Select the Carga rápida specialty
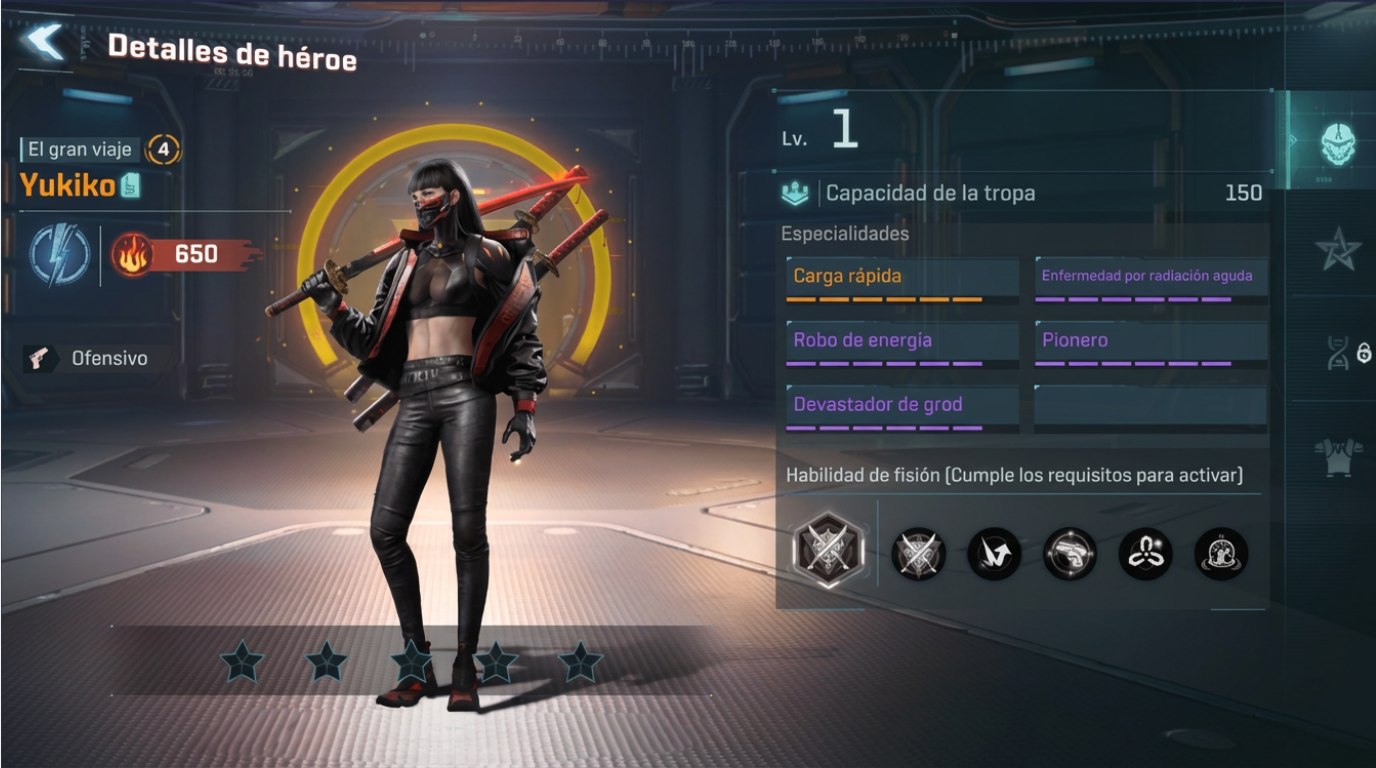This screenshot has height=768, width=1376. [902, 277]
